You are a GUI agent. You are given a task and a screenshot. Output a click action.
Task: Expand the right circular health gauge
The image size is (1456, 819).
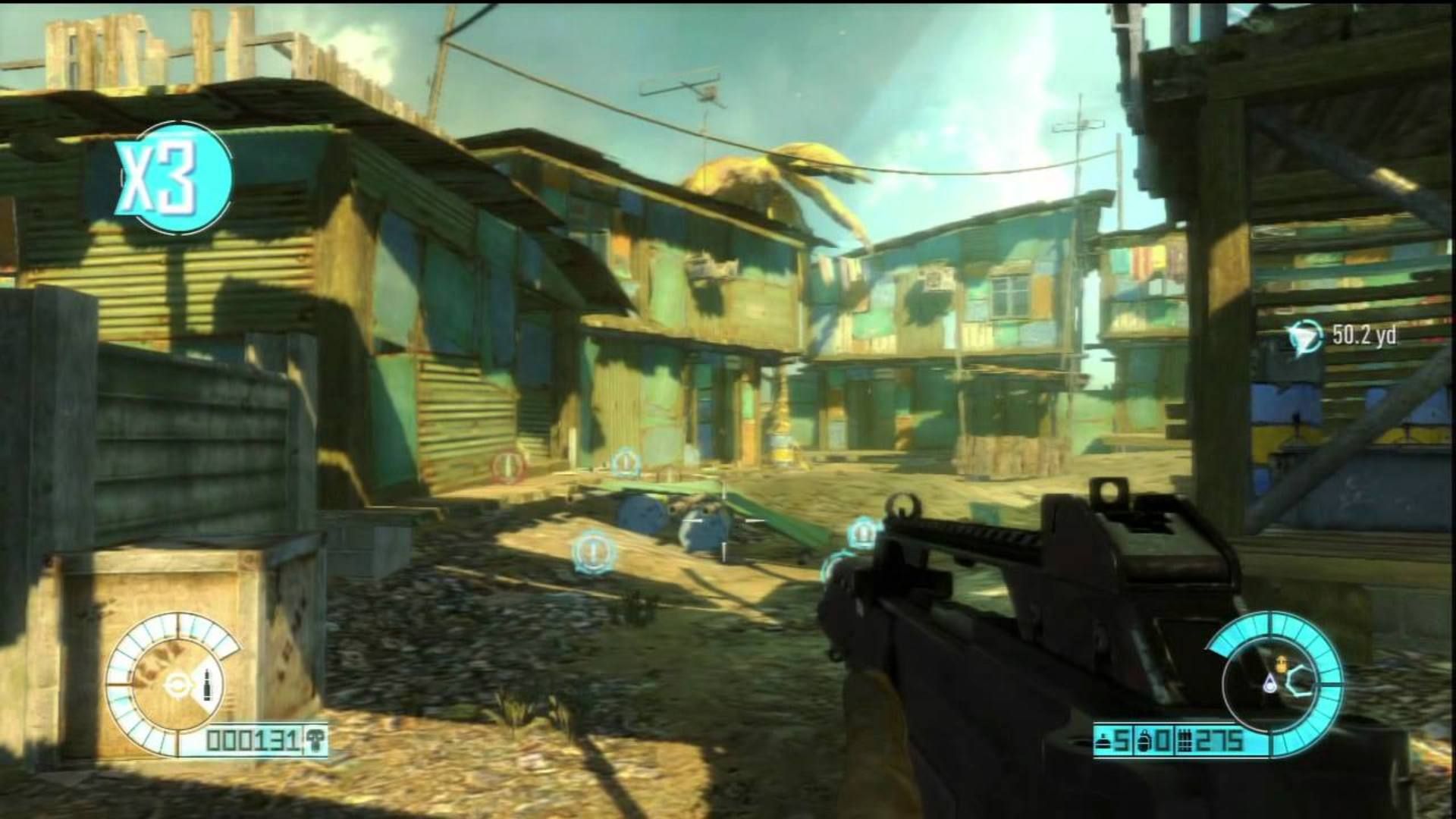click(x=1269, y=684)
